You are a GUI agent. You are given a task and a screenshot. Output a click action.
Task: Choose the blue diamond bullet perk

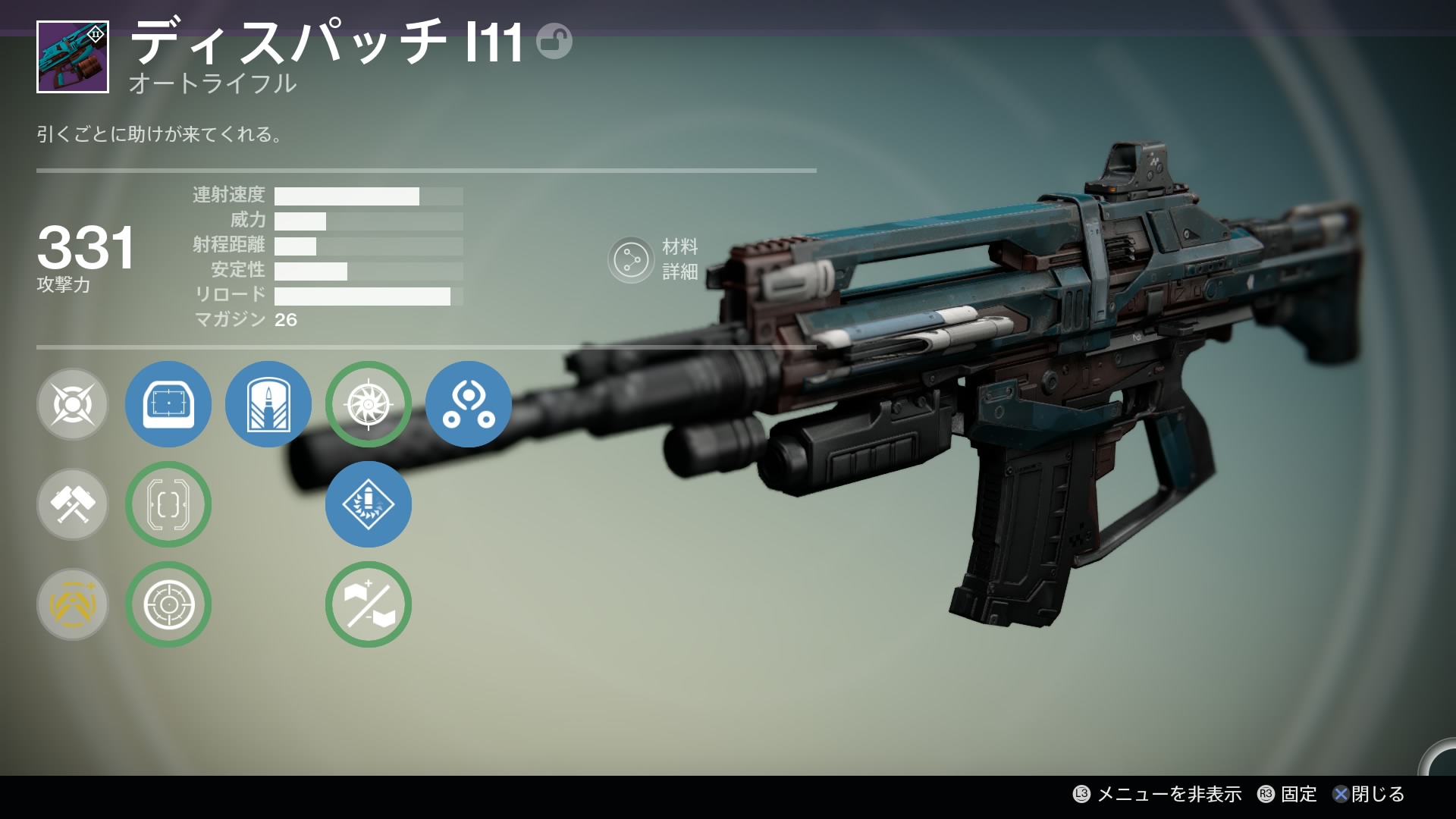point(369,504)
